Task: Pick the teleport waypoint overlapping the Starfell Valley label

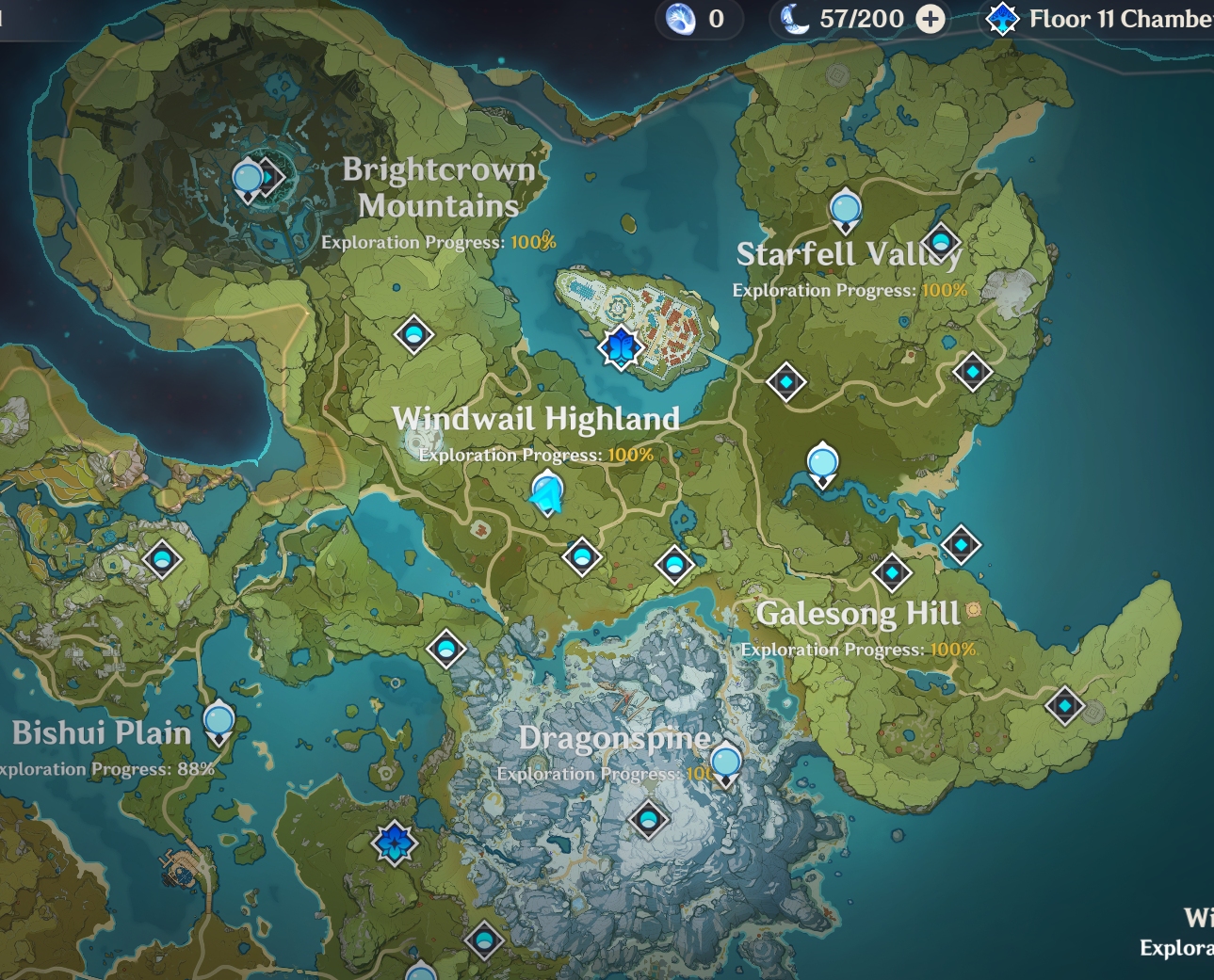Action: [x=941, y=242]
